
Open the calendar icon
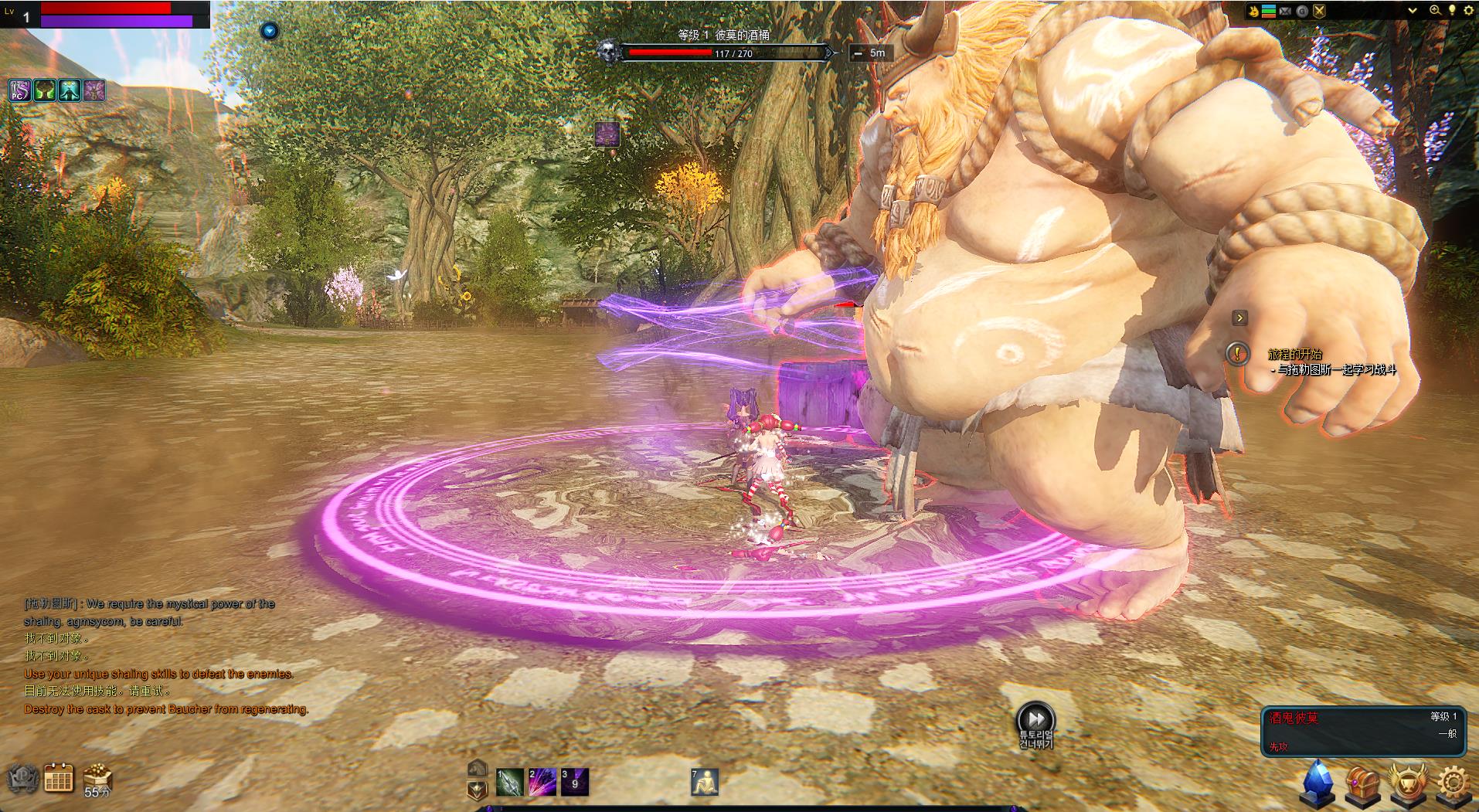59,778
